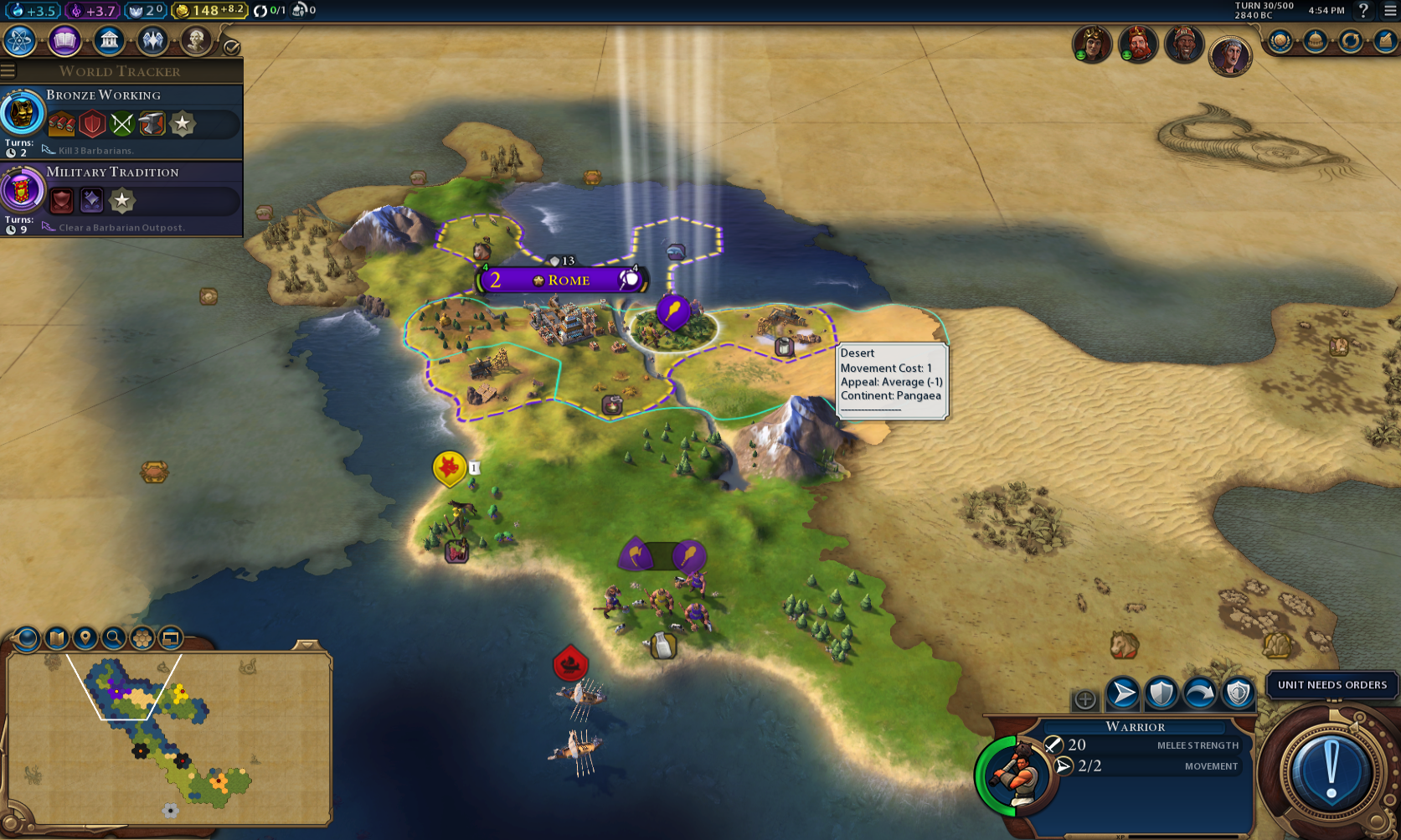Select the Move To unit action
This screenshot has height=840, width=1401.
click(x=1121, y=693)
